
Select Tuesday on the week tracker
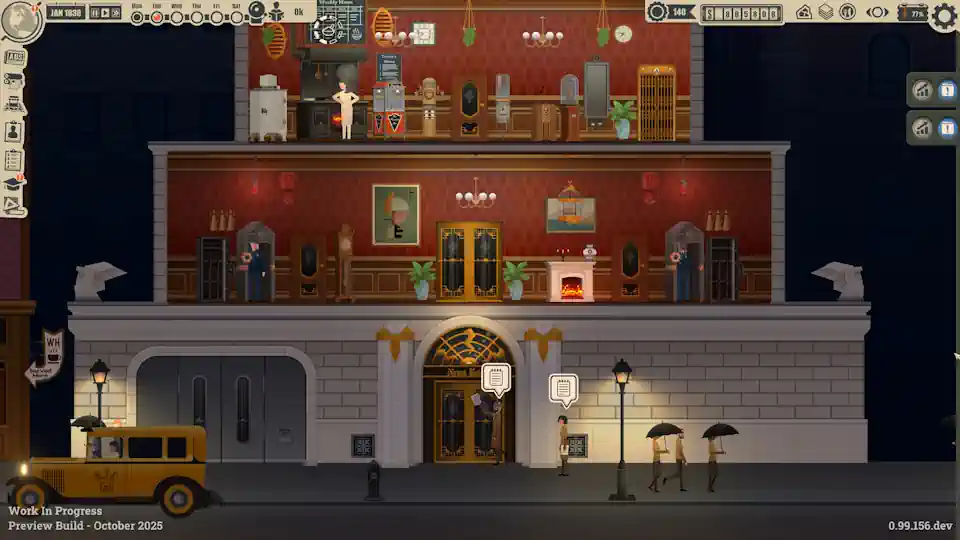tap(157, 17)
